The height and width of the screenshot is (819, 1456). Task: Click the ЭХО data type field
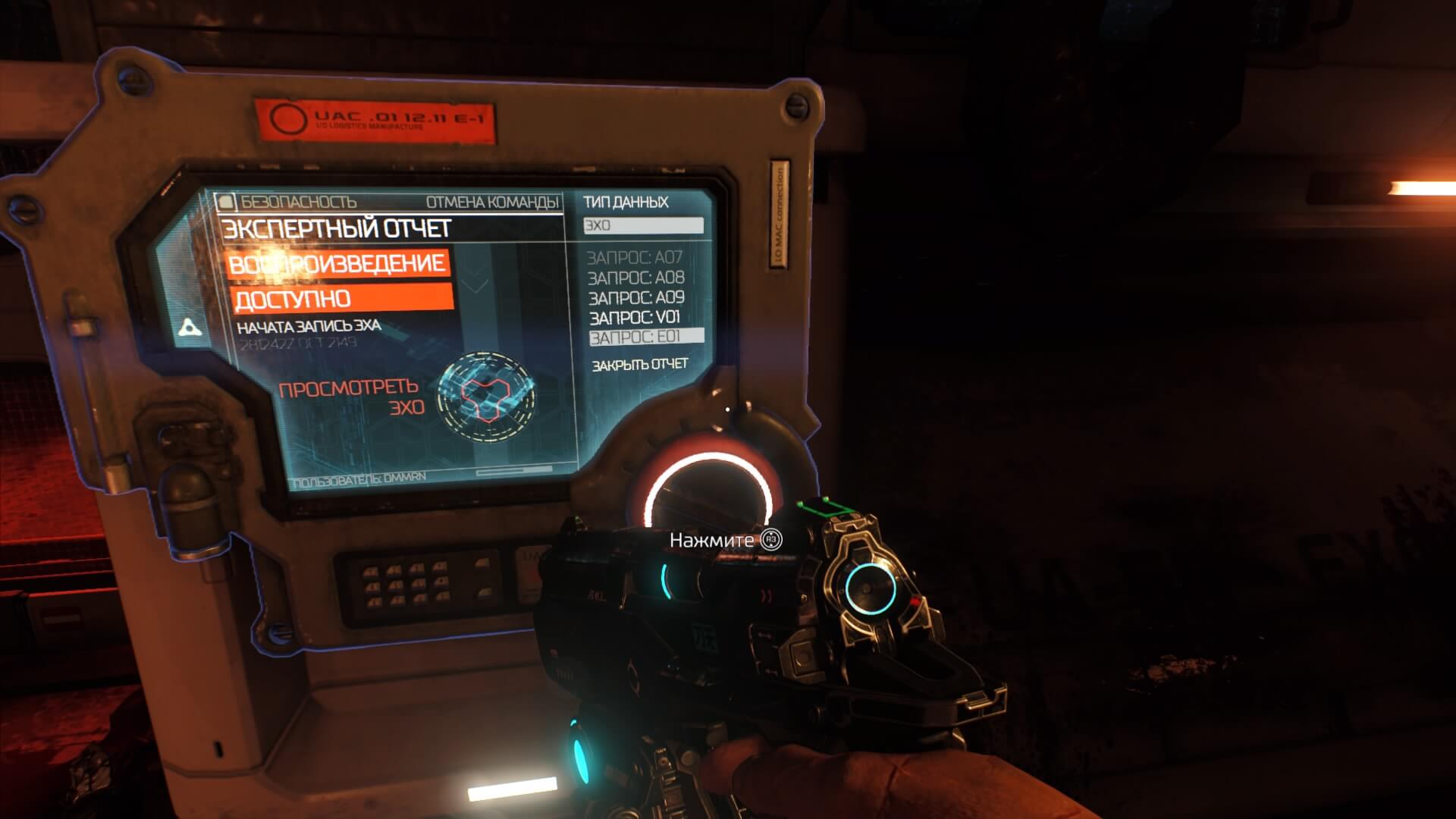pos(643,225)
